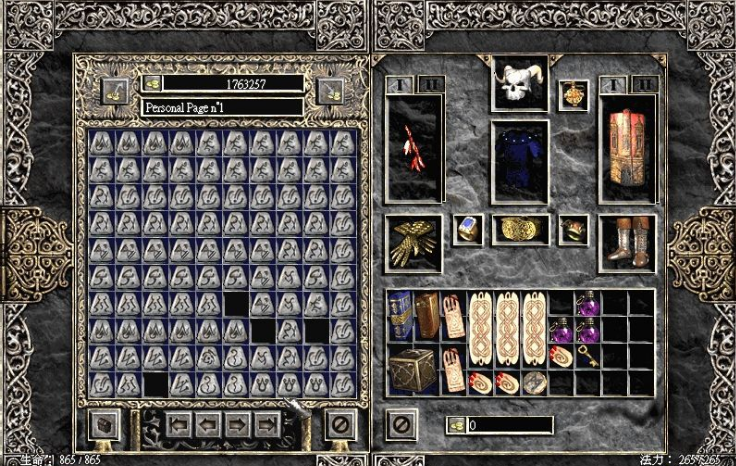
Task: Select the horned skull helmet slot
Action: tap(519, 83)
